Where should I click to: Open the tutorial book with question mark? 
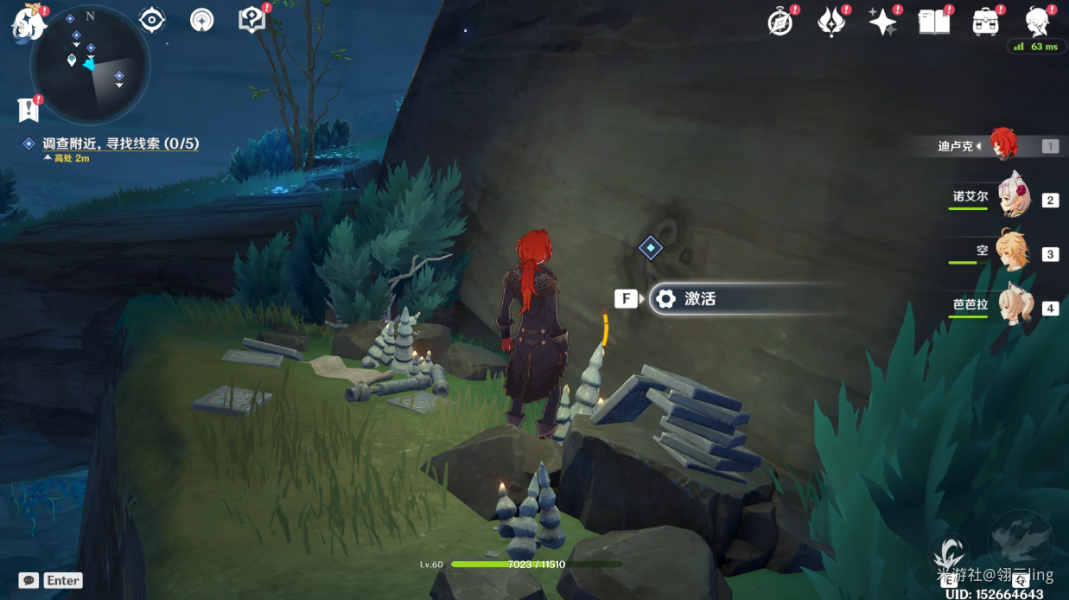point(251,19)
